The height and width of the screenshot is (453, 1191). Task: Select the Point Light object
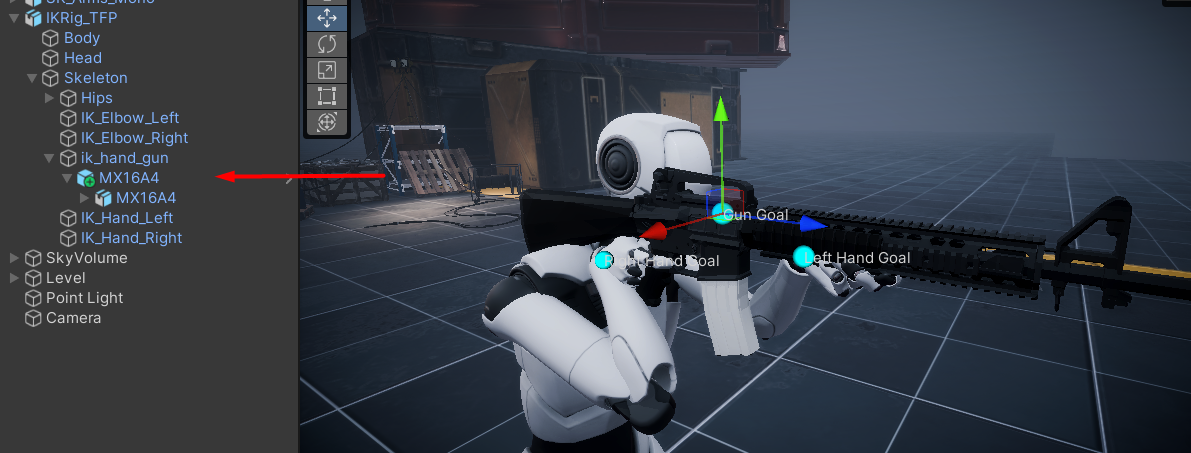coord(84,298)
